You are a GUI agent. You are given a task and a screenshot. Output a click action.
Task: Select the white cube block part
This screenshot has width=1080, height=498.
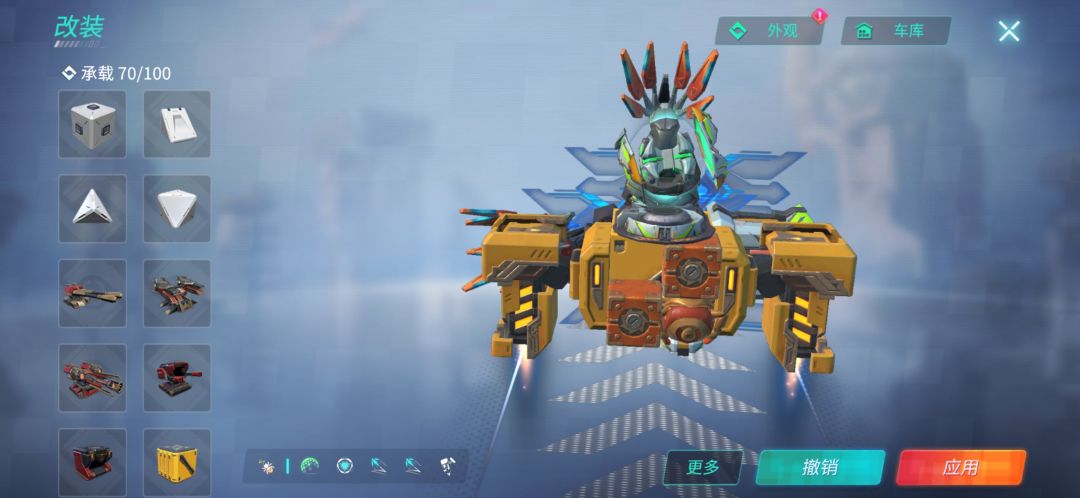tap(92, 124)
